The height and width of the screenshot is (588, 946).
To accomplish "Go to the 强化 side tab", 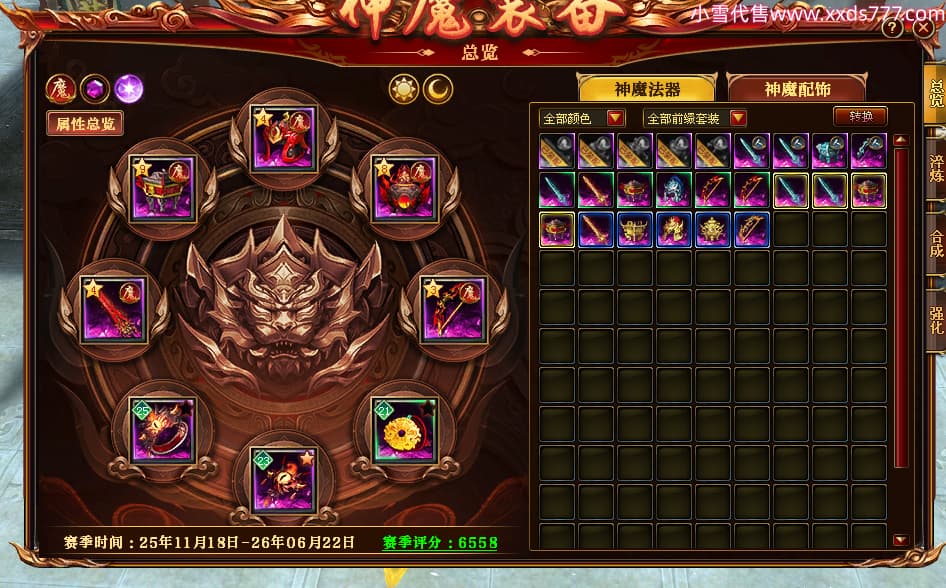I will coord(936,317).
